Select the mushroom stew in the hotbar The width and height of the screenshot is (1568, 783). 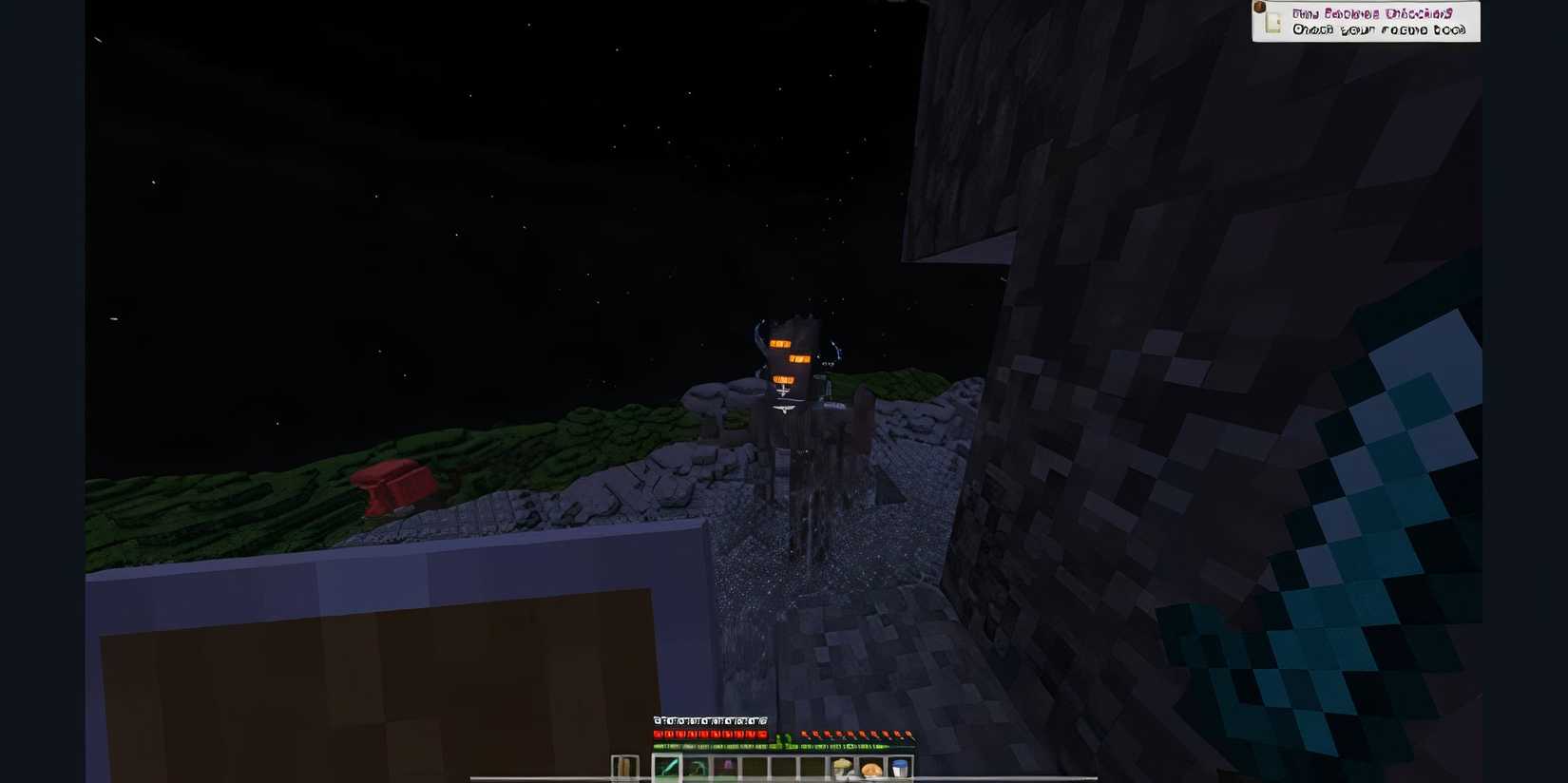pos(842,766)
